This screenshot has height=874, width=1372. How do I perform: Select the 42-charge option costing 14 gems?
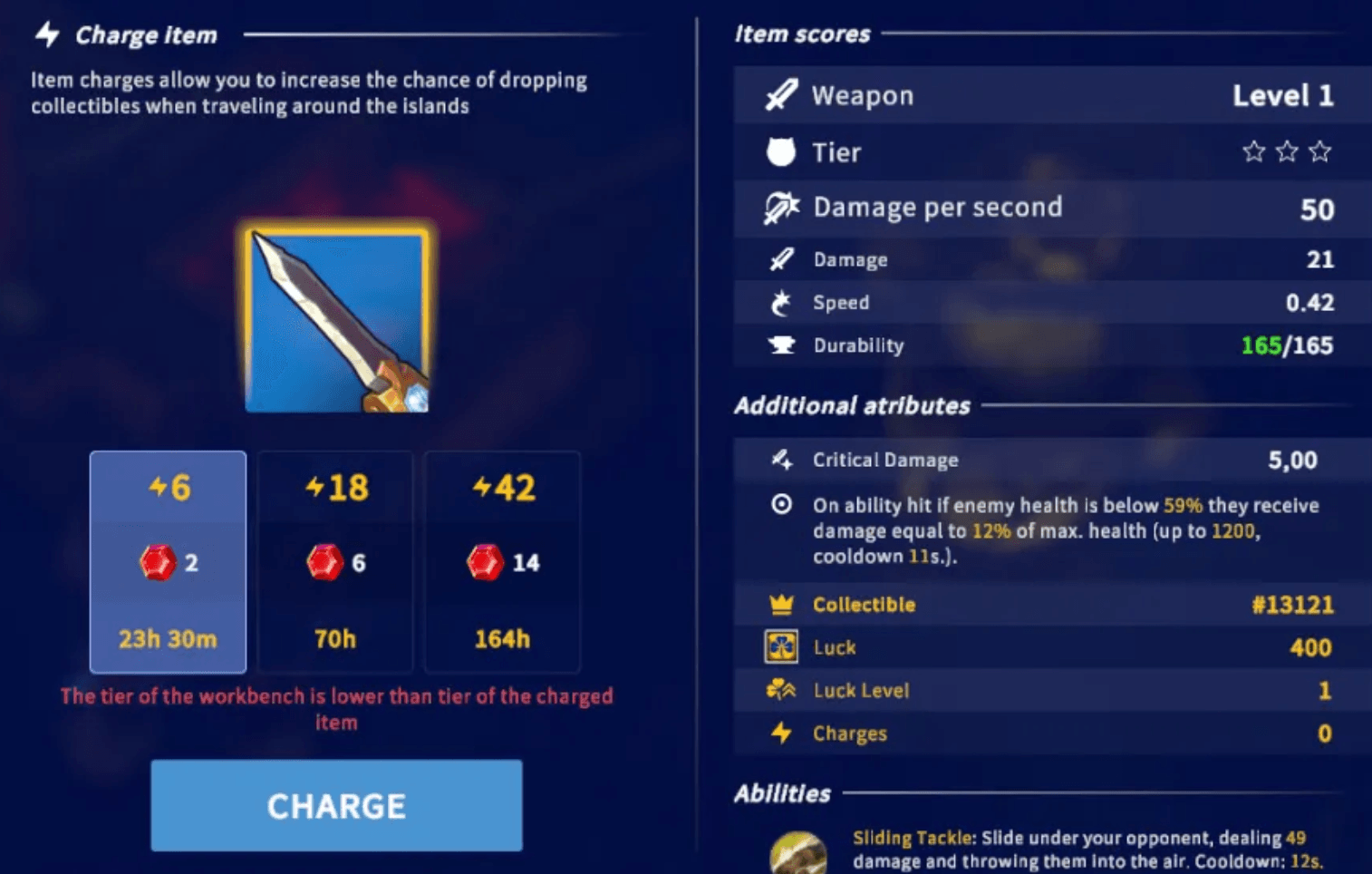pos(501,562)
